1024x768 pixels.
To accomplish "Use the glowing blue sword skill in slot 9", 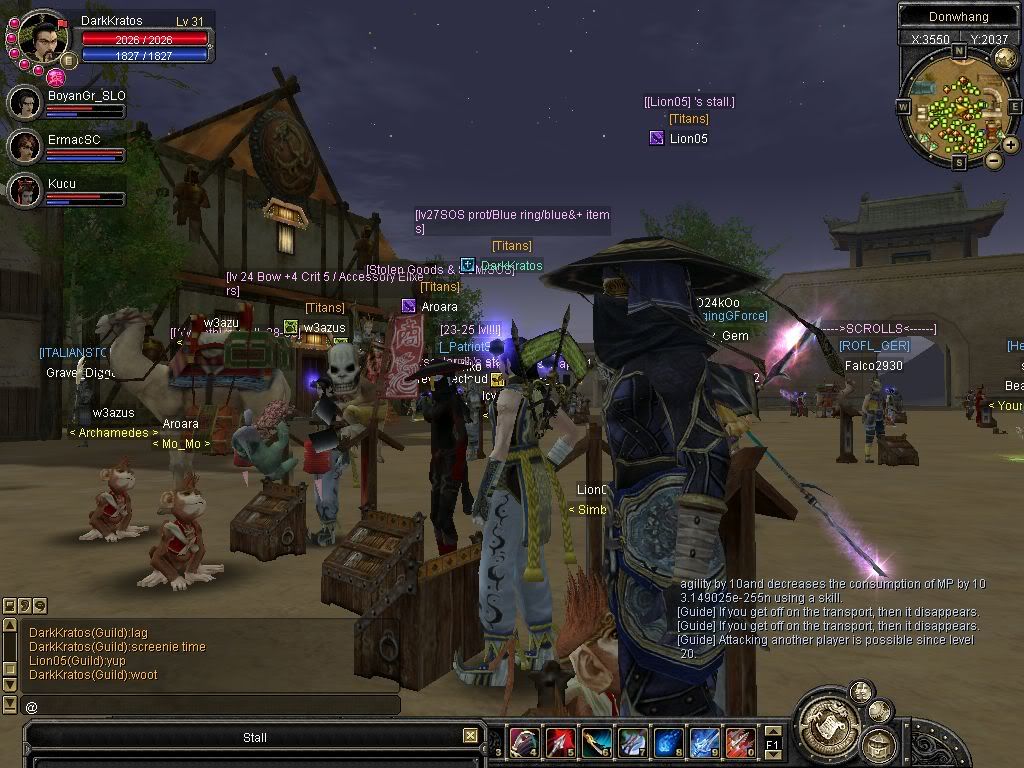I will [704, 743].
